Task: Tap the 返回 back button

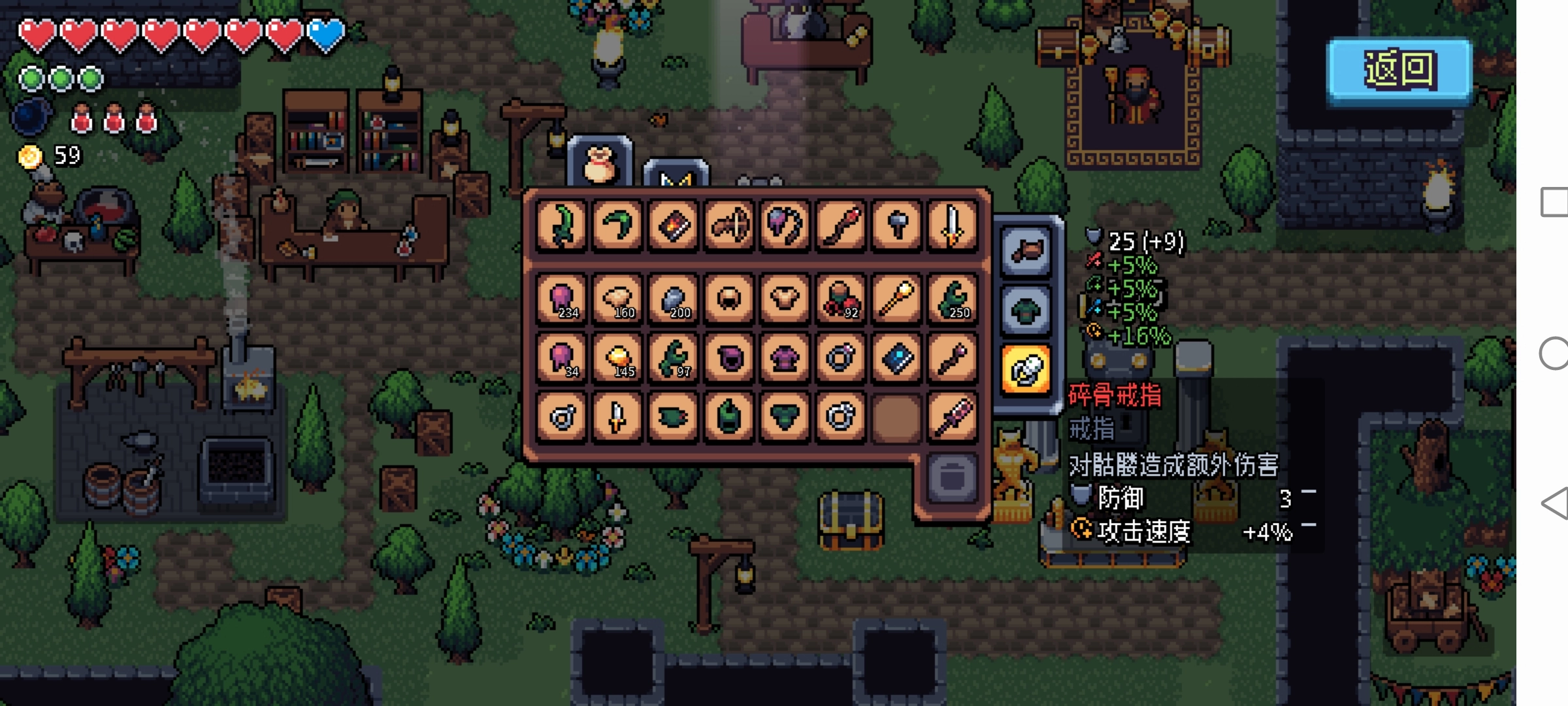Action: [1399, 70]
